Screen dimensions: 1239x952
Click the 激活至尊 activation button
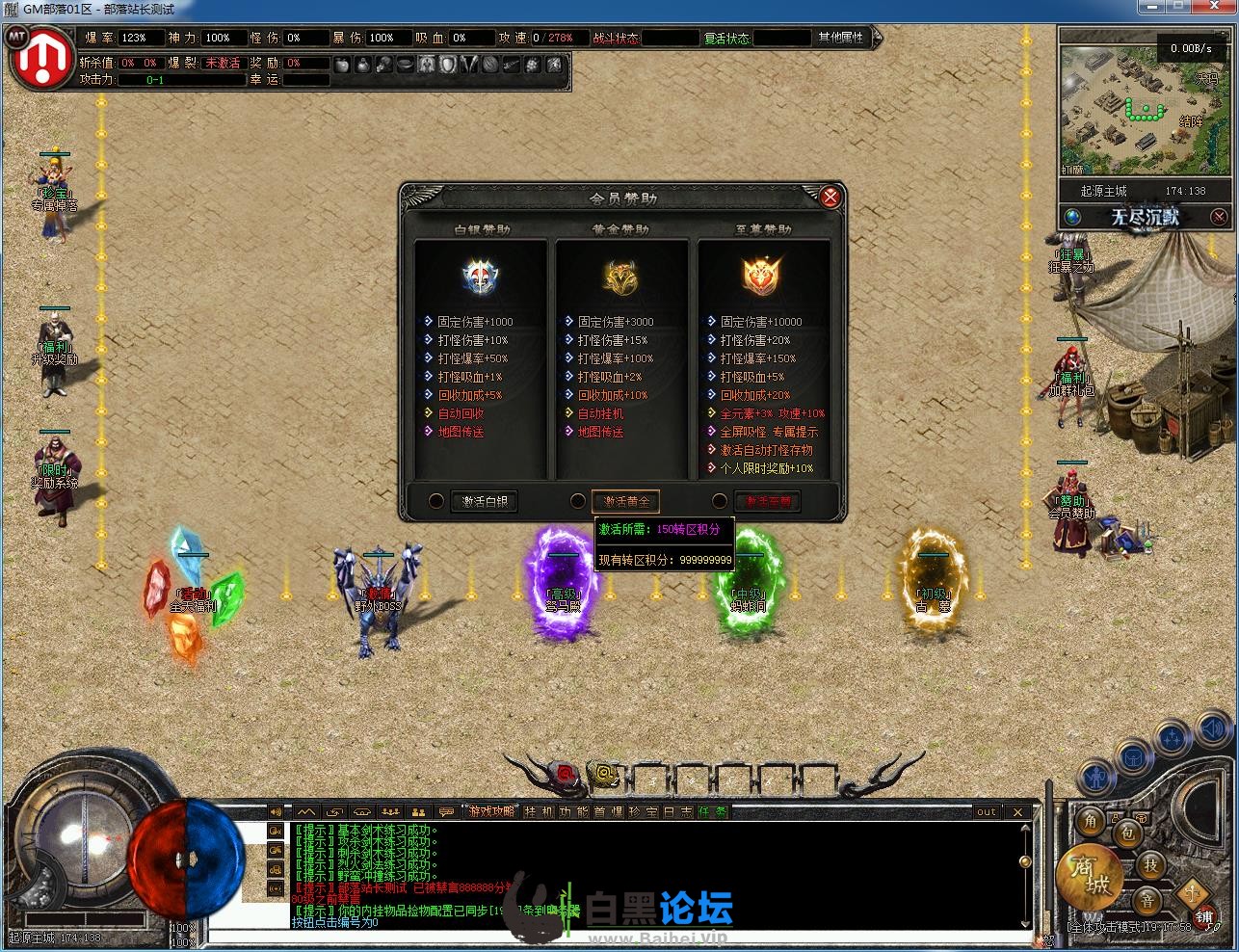[x=767, y=501]
